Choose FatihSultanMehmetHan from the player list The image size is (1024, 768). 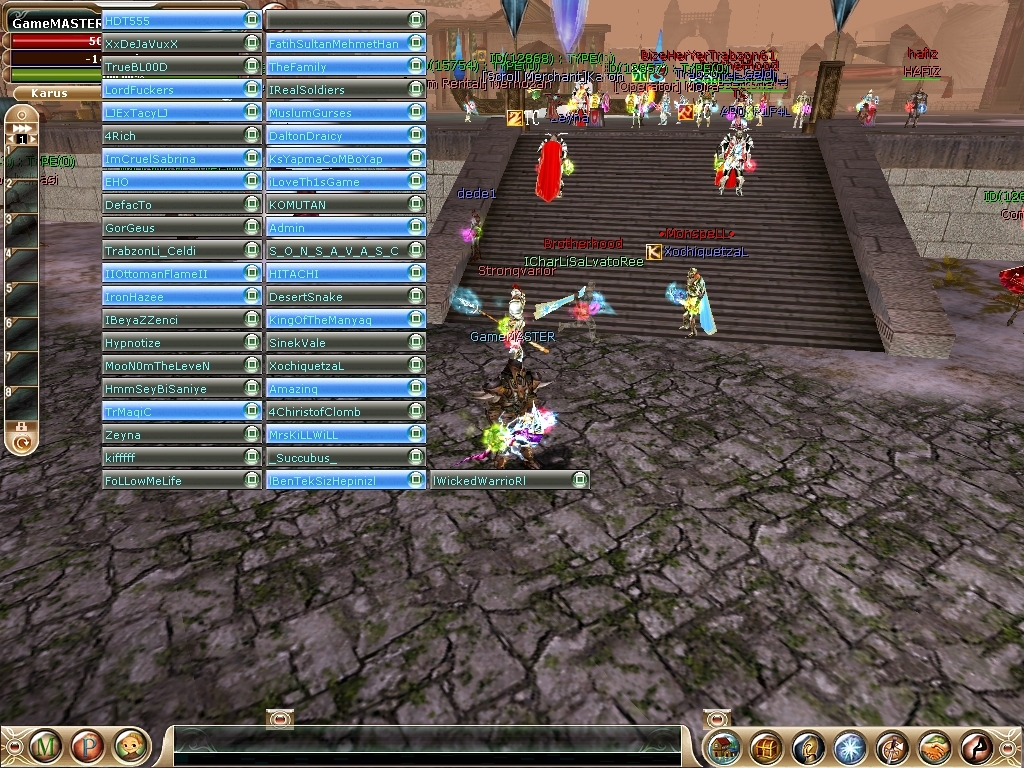[334, 43]
